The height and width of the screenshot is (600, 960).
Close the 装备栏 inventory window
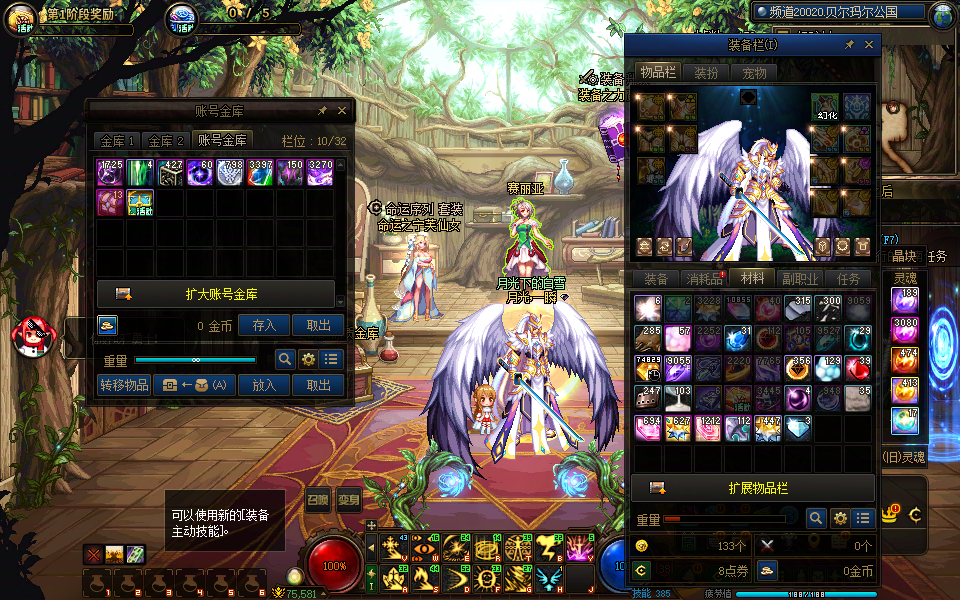coord(869,45)
